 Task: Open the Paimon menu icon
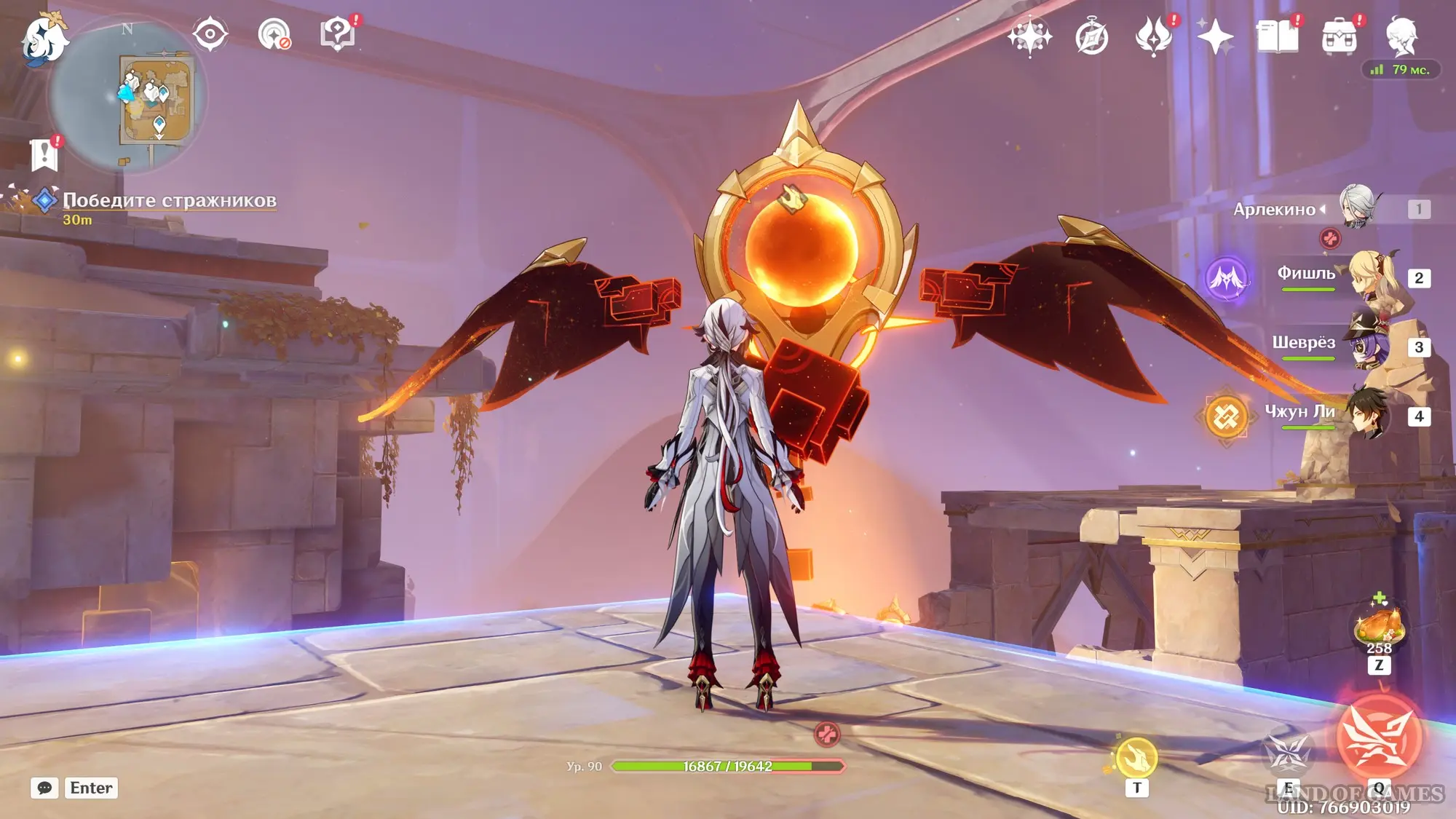pyautogui.click(x=44, y=38)
